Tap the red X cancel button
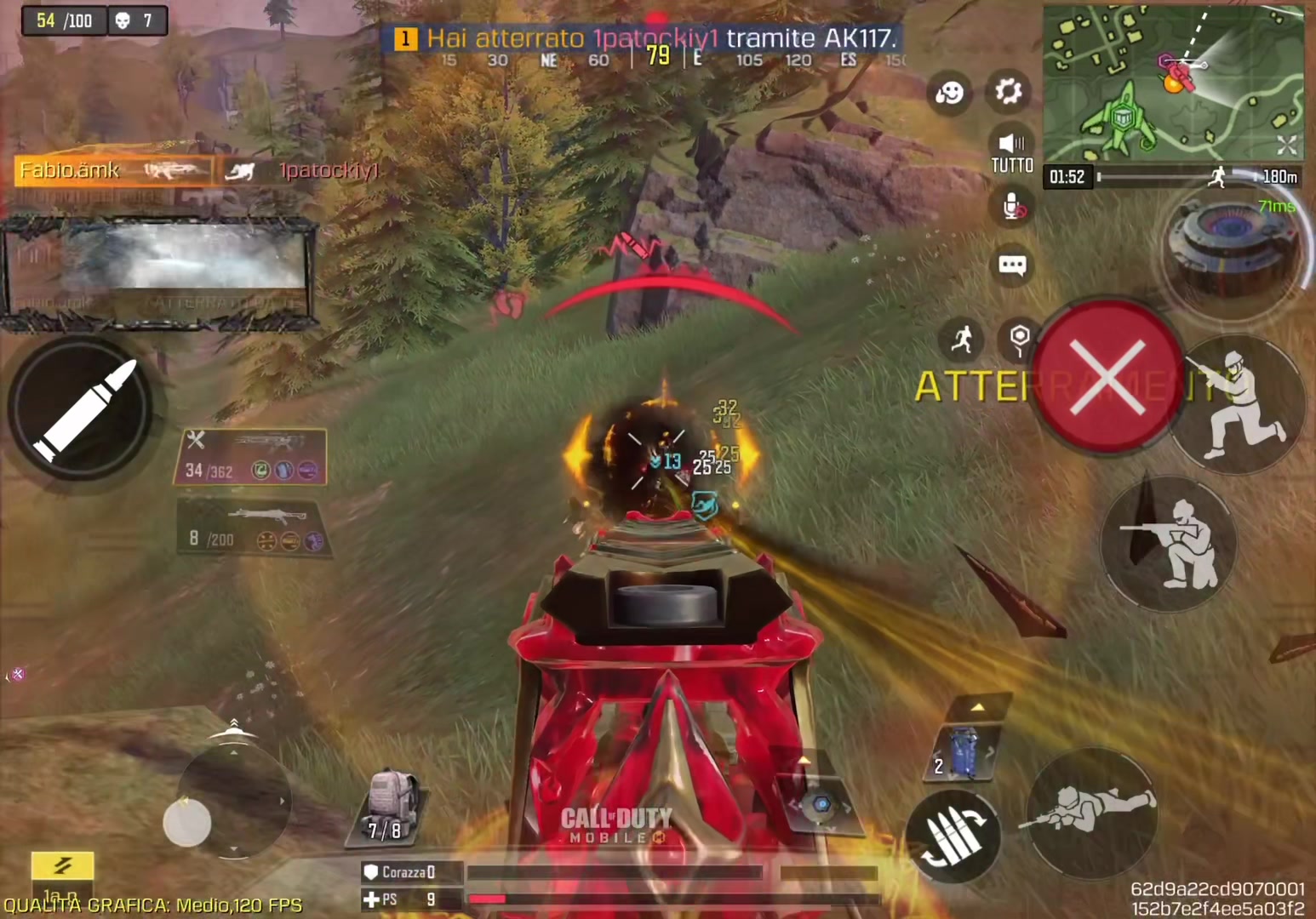Screen dimensions: 1316x919 click(1107, 376)
